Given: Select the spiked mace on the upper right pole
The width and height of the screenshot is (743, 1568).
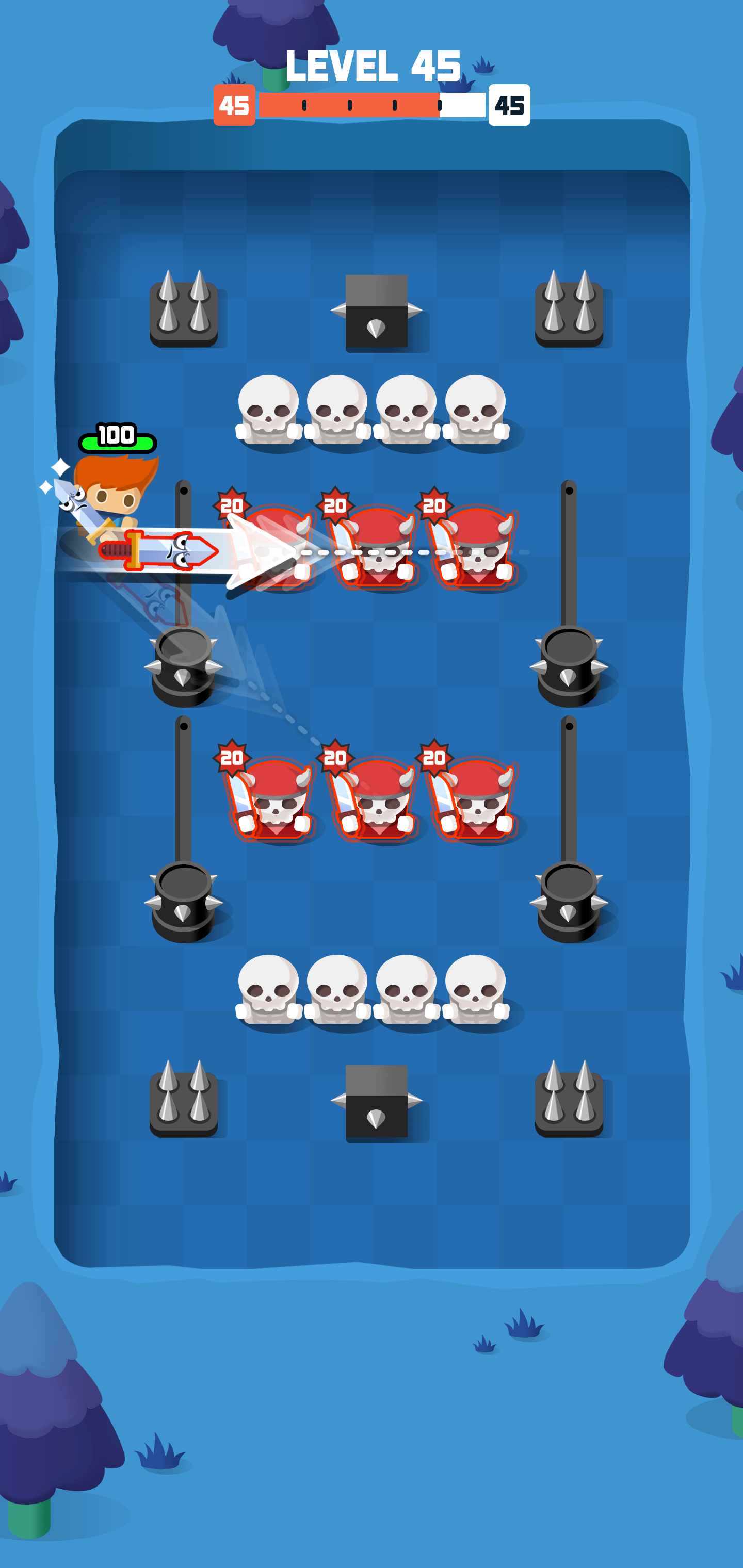Looking at the screenshot, I should pos(570,663).
